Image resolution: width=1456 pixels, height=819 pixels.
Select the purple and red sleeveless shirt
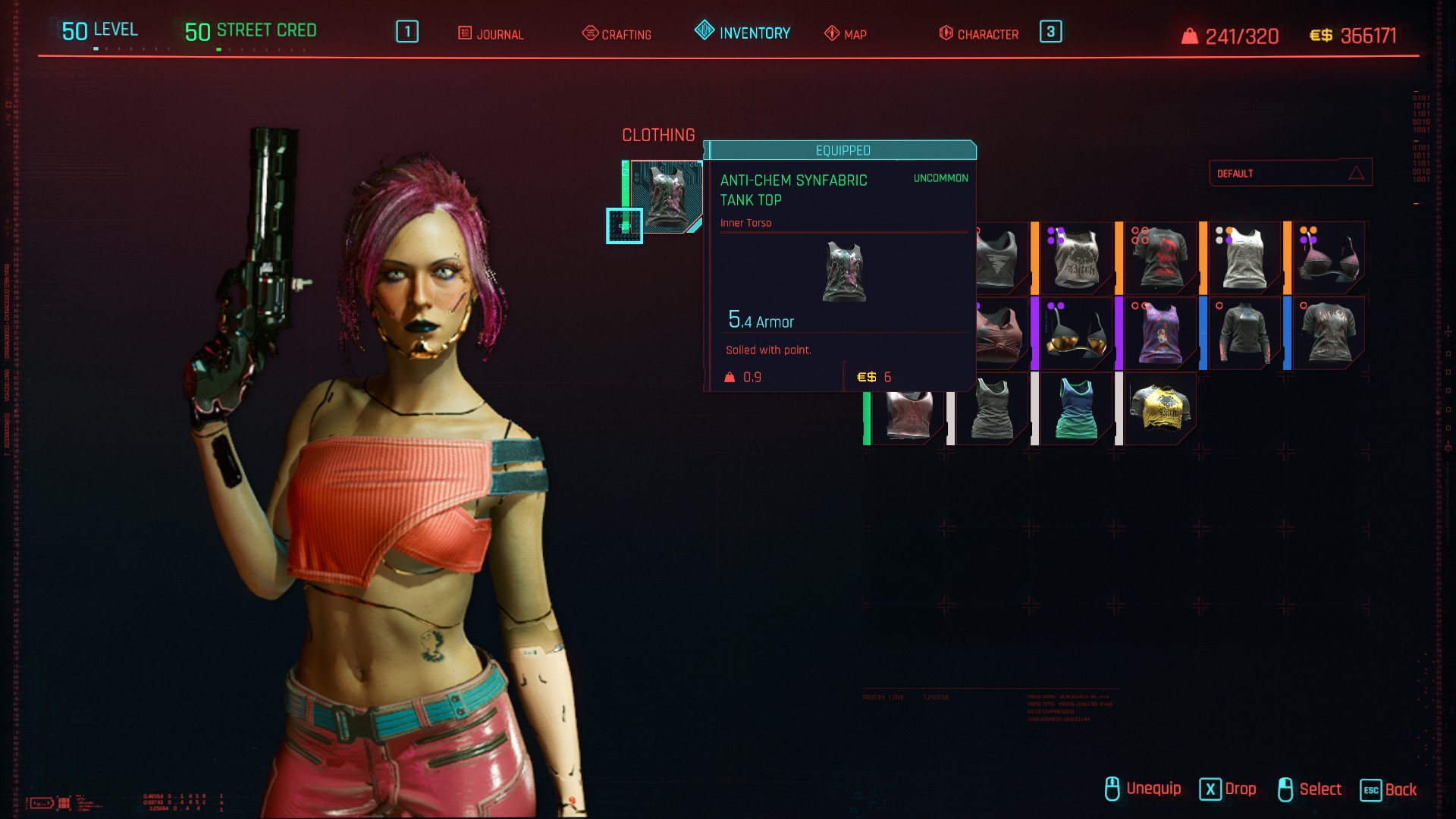[x=1159, y=334]
